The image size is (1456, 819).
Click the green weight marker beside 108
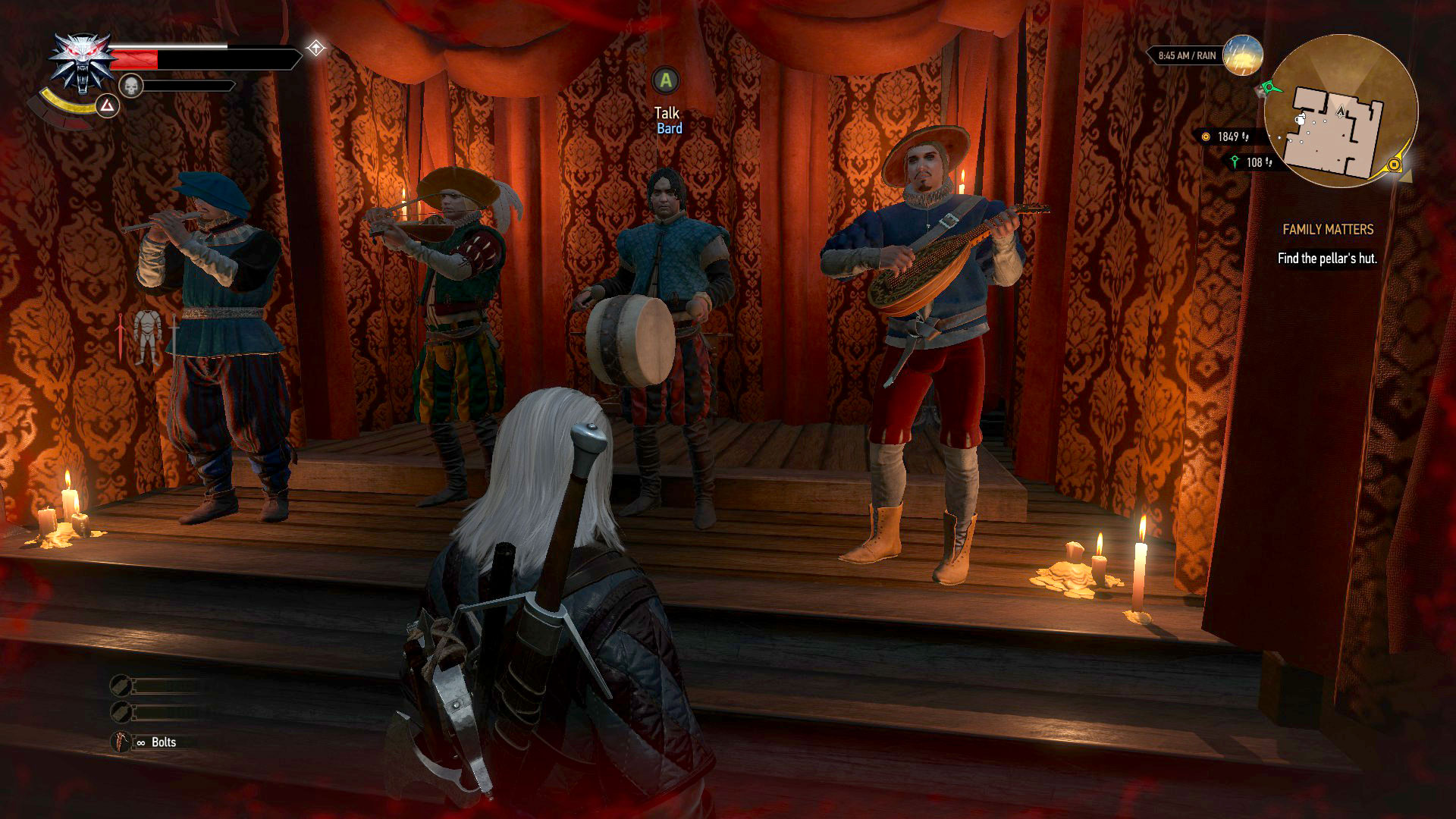point(1235,162)
